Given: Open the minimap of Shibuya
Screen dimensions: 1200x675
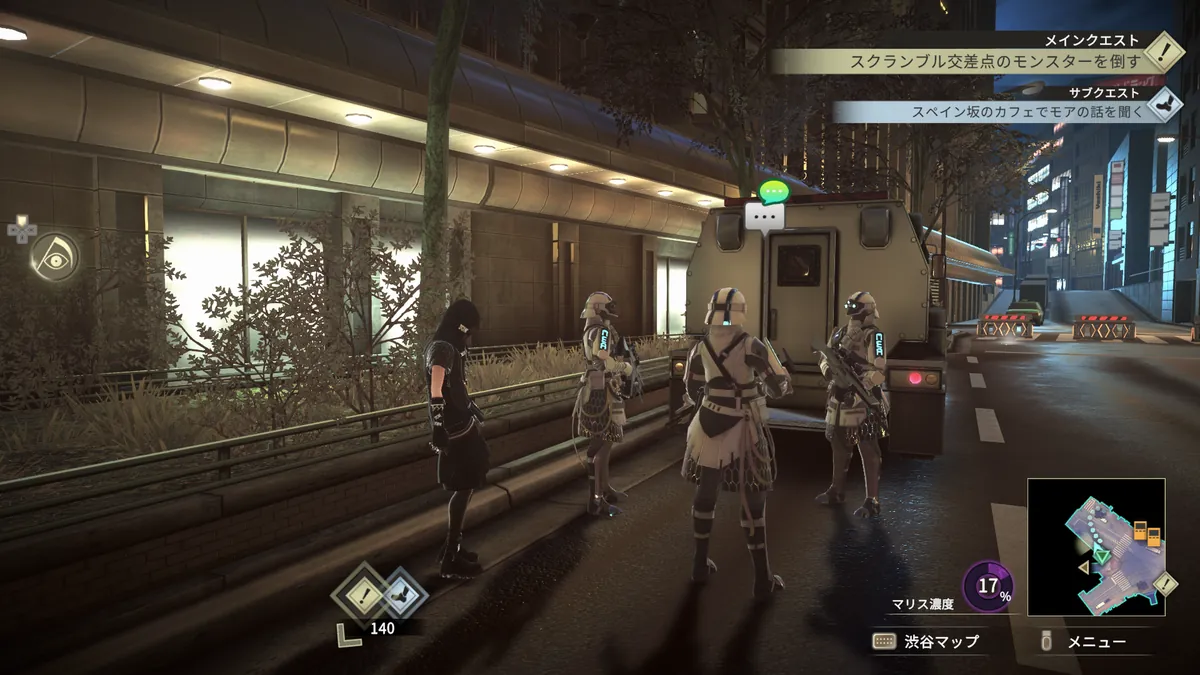Looking at the screenshot, I should 1096,546.
